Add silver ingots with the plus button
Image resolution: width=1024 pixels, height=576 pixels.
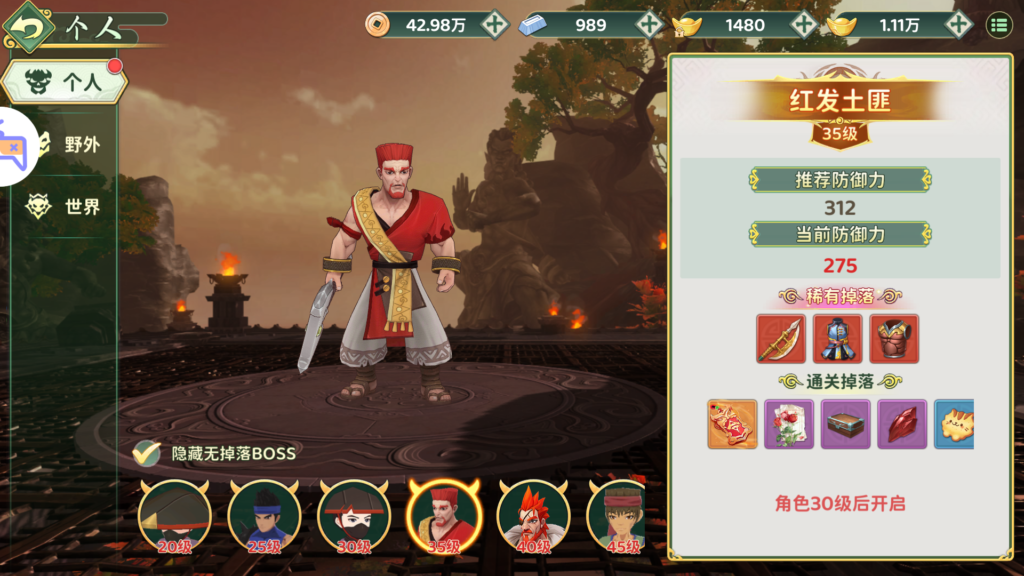650,25
